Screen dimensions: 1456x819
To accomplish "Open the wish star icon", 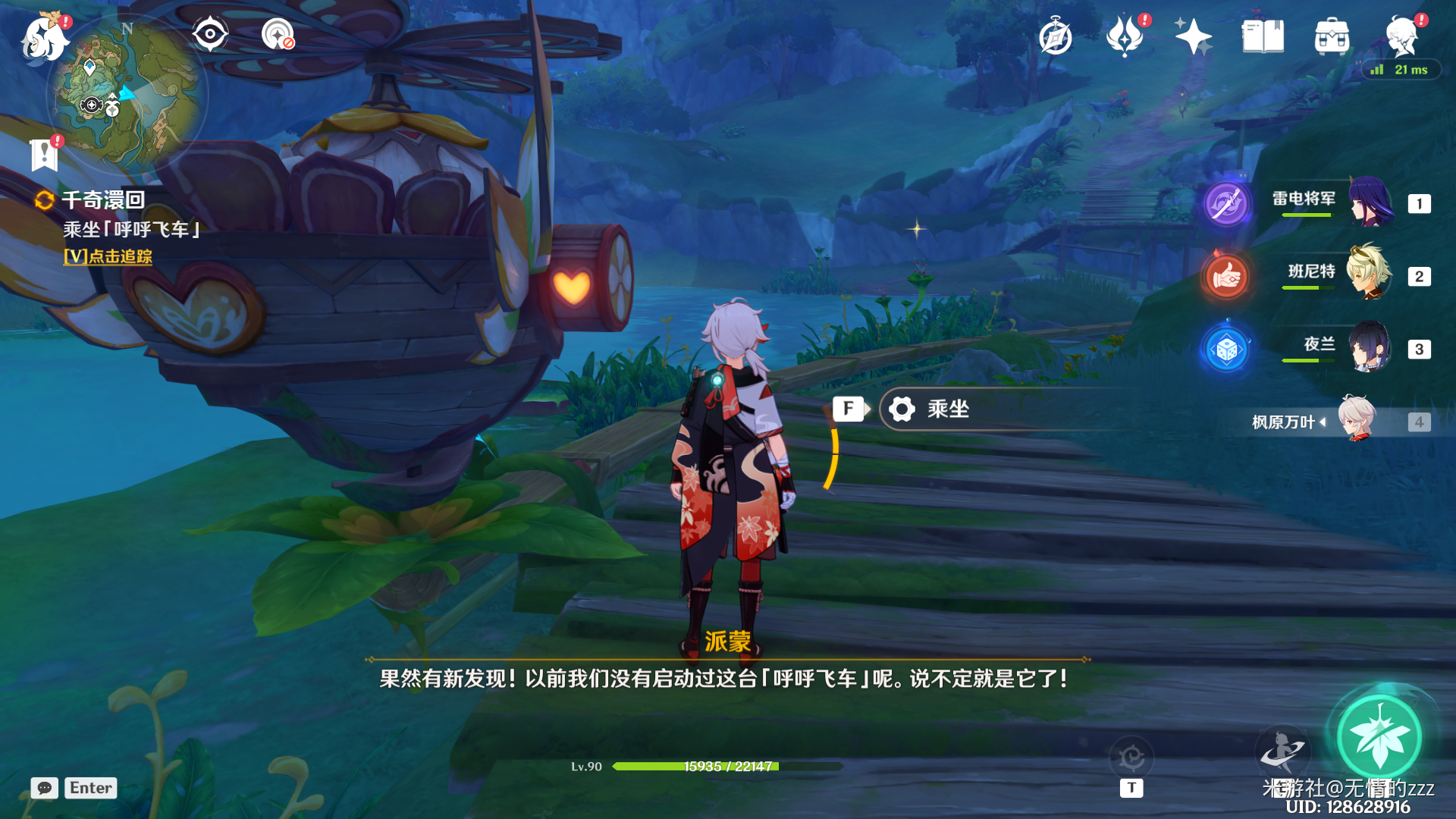I will tap(1193, 36).
